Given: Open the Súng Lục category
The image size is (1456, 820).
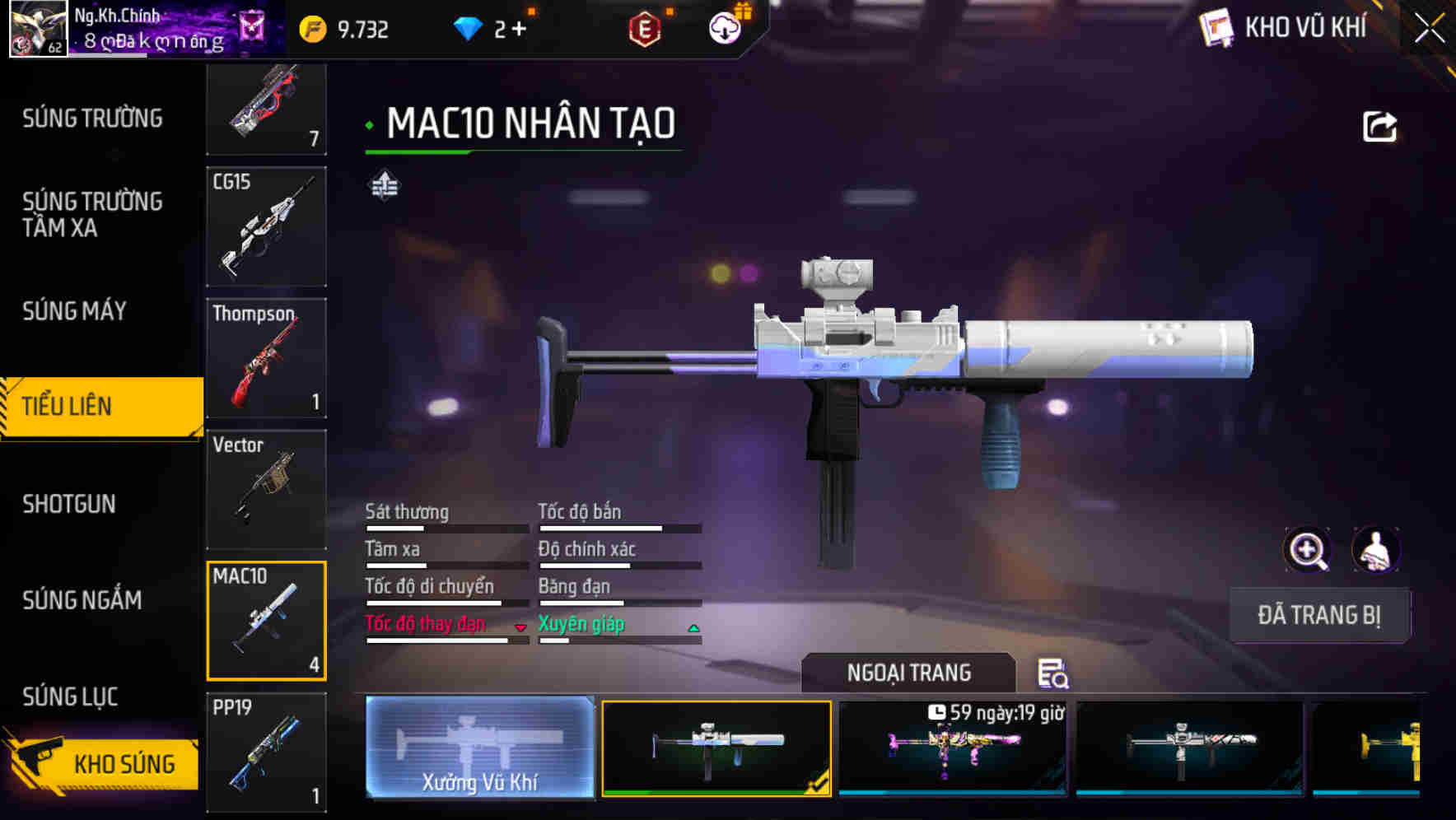Looking at the screenshot, I should click(71, 697).
